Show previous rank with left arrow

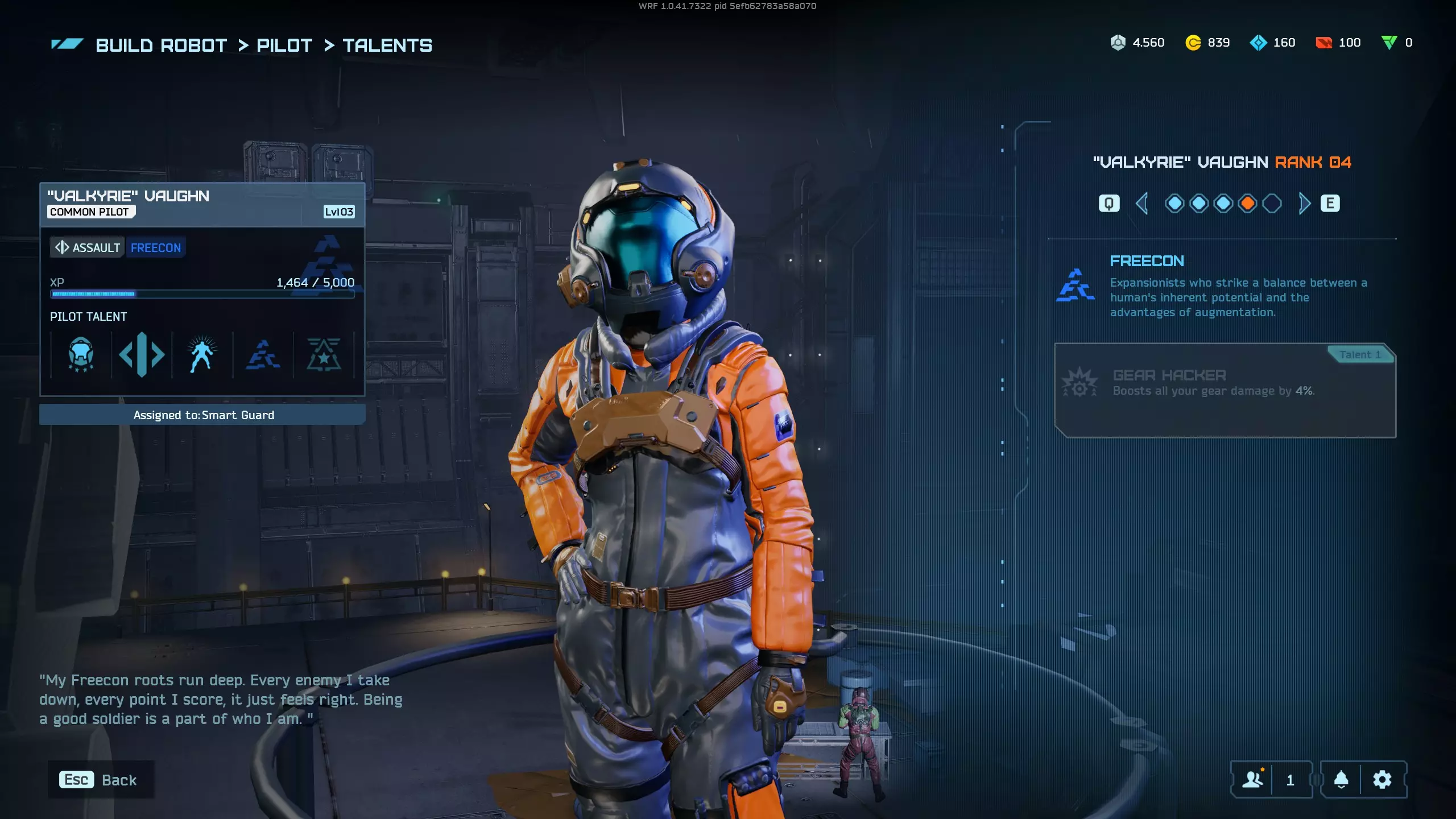(x=1141, y=203)
